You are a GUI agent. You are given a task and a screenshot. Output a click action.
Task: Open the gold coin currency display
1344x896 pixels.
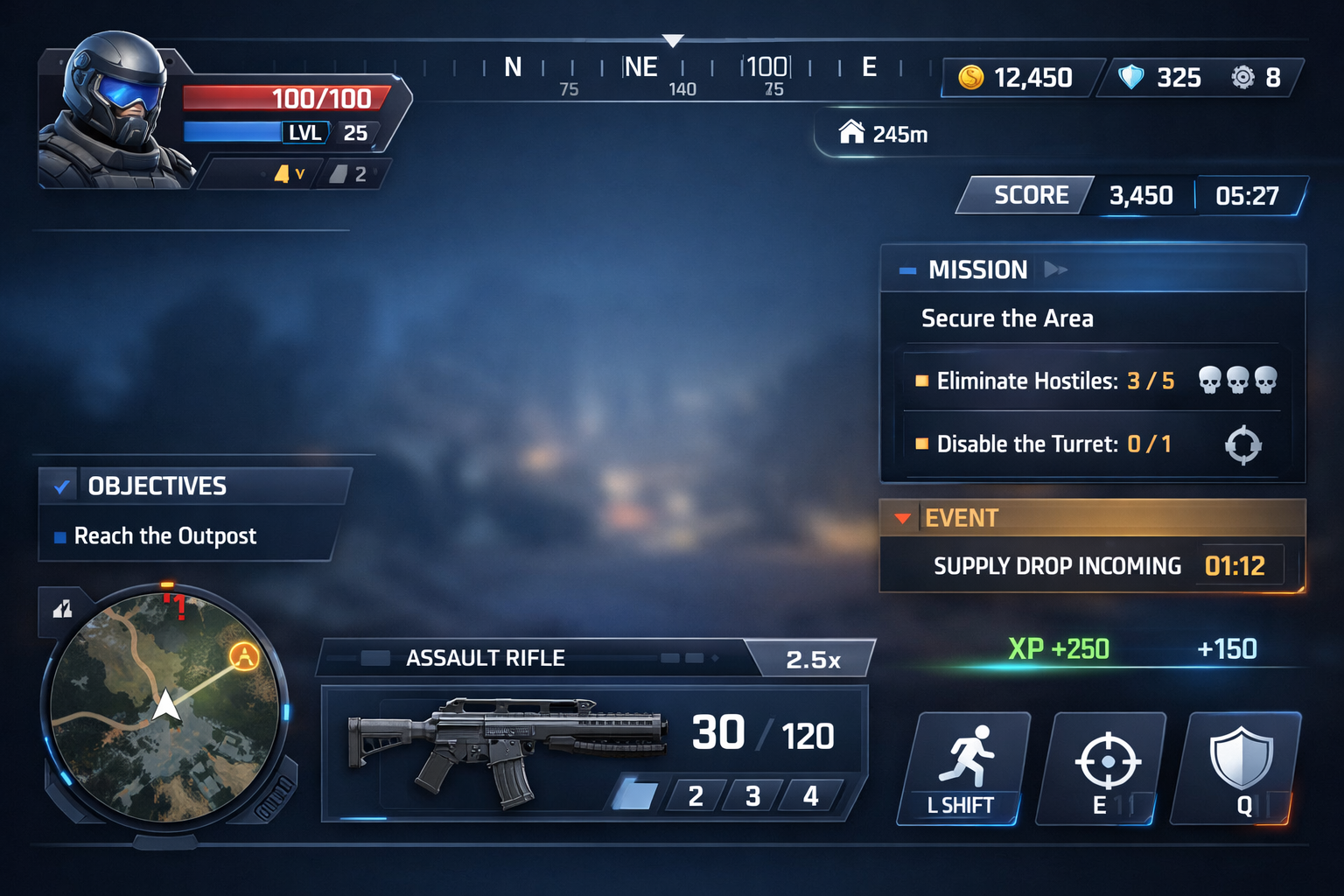tap(1019, 78)
